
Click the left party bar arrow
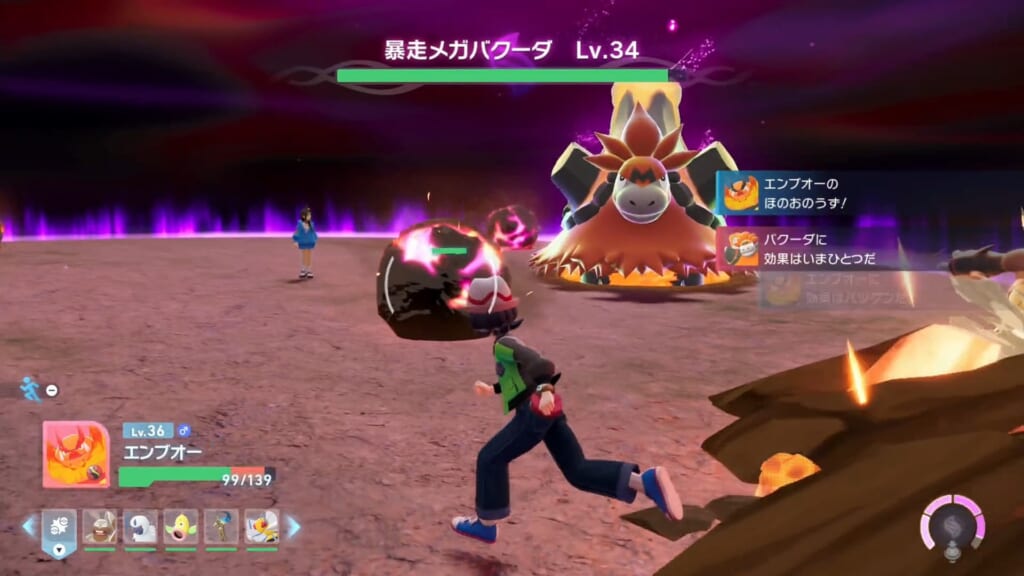click(28, 526)
